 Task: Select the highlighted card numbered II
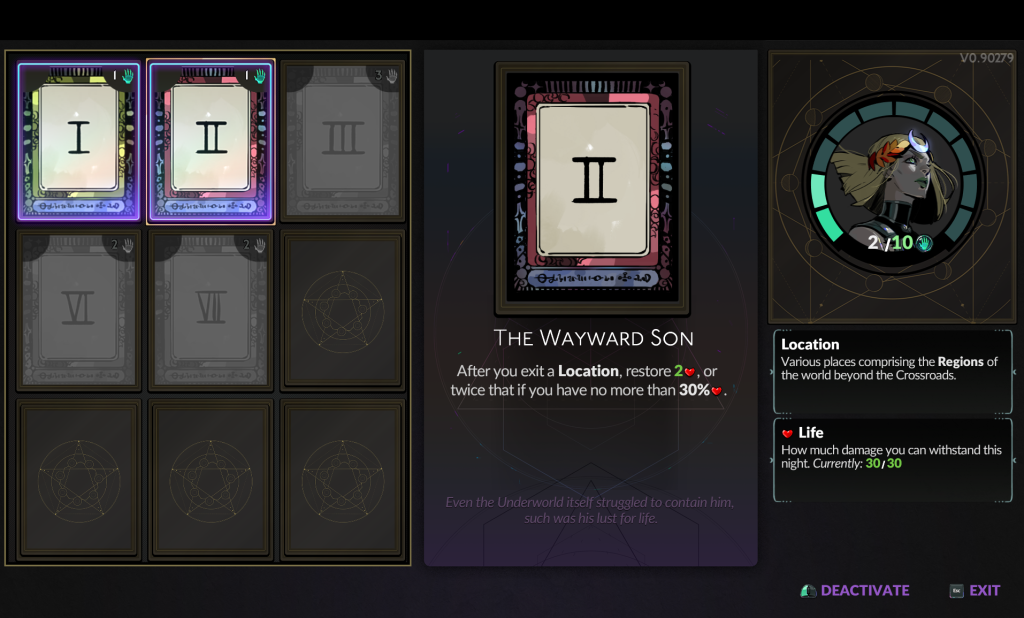pyautogui.click(x=211, y=140)
